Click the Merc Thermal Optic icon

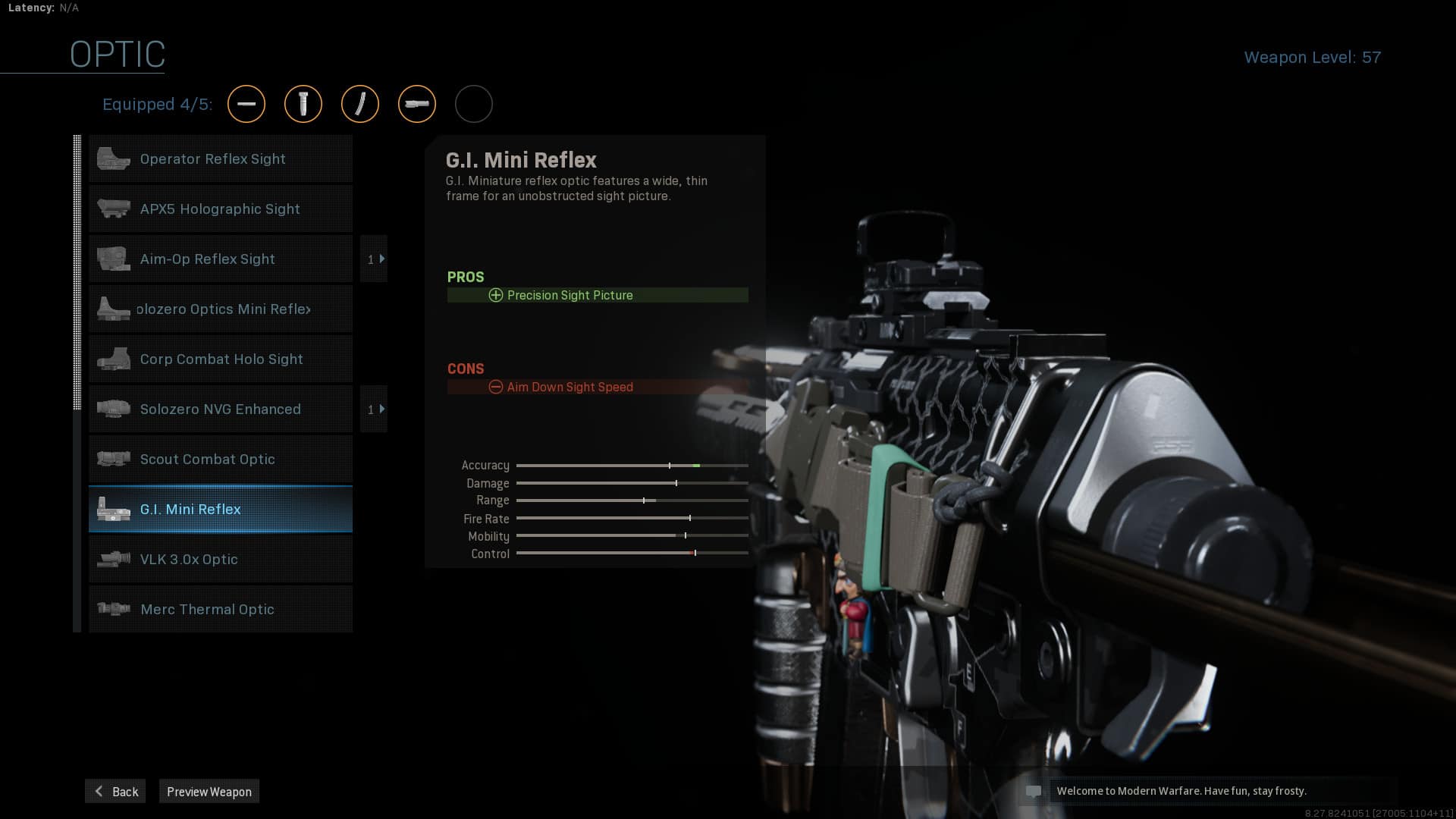[112, 608]
